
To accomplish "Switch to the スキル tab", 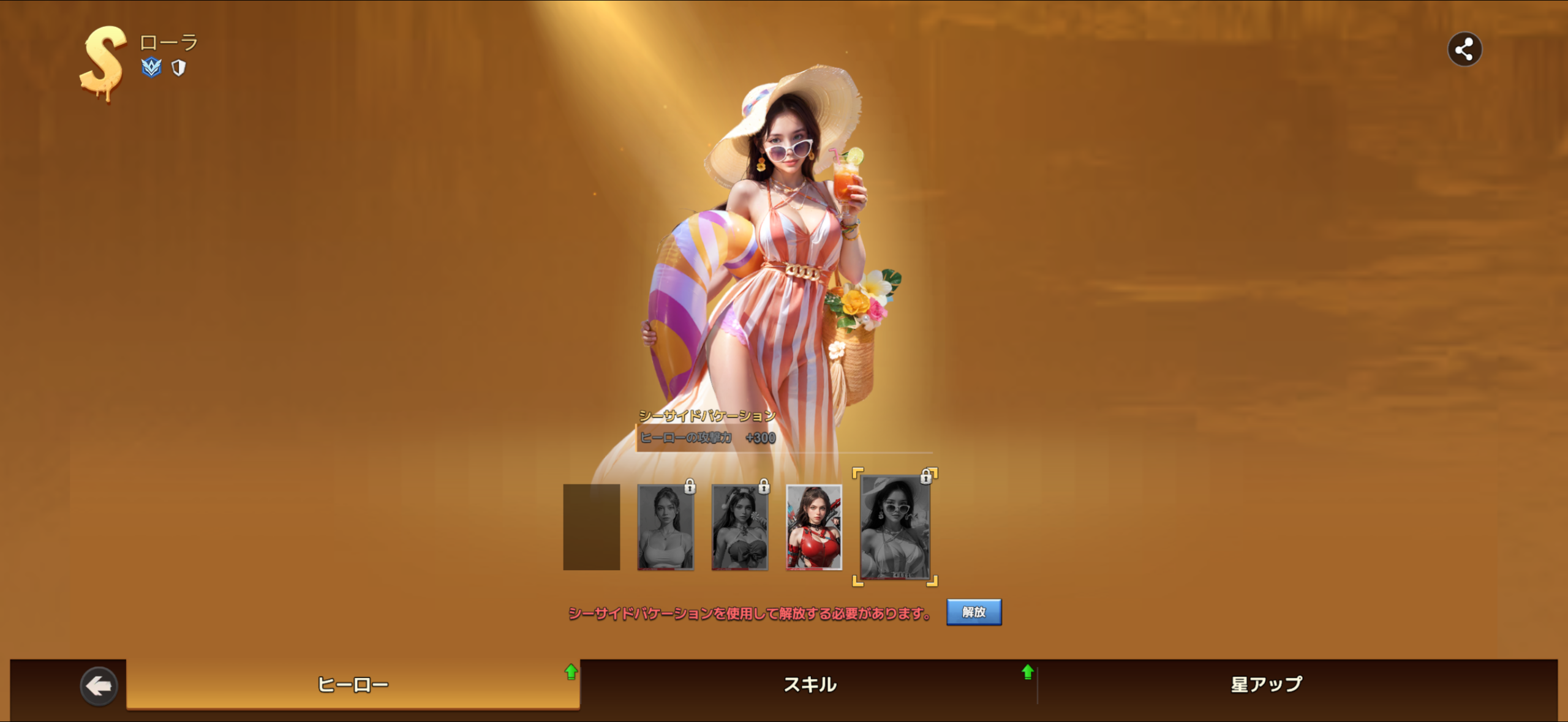I will (x=810, y=685).
